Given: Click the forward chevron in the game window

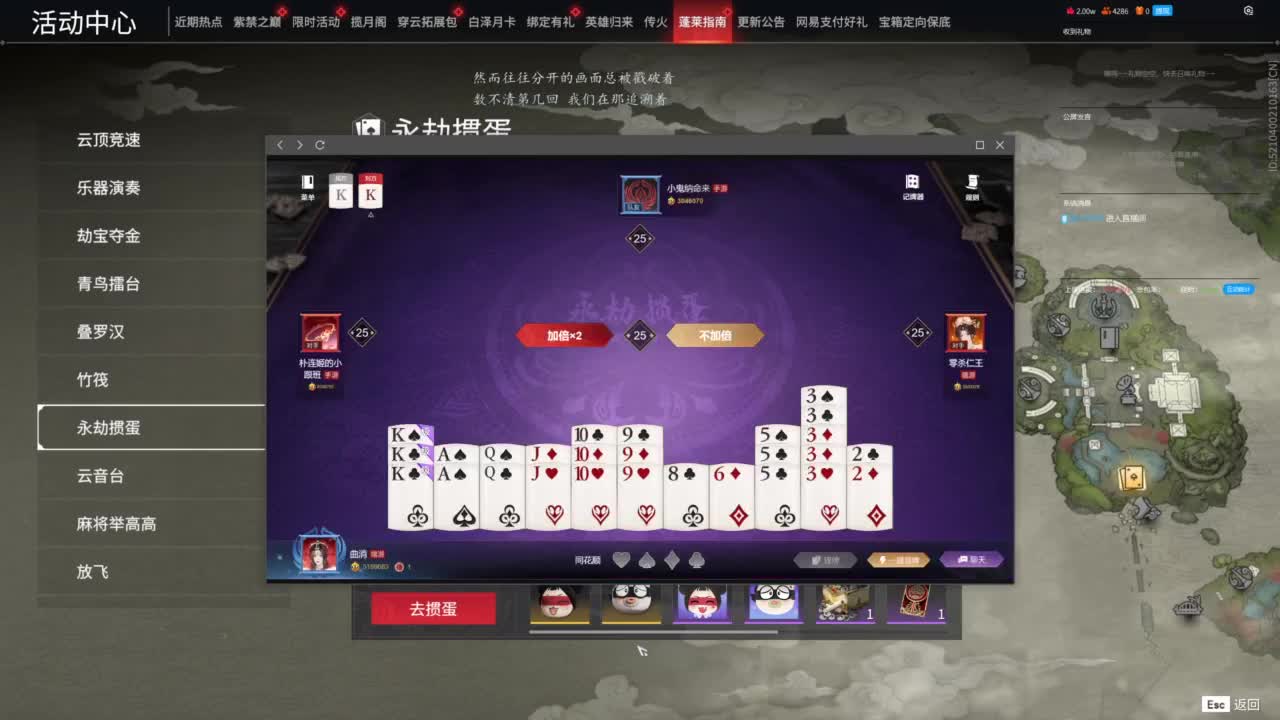Looking at the screenshot, I should [x=299, y=145].
